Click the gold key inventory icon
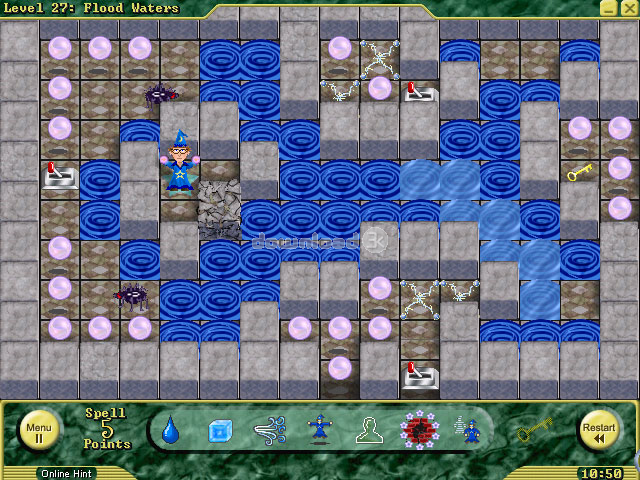Viewport: 640px width, 480px height. pyautogui.click(x=535, y=430)
